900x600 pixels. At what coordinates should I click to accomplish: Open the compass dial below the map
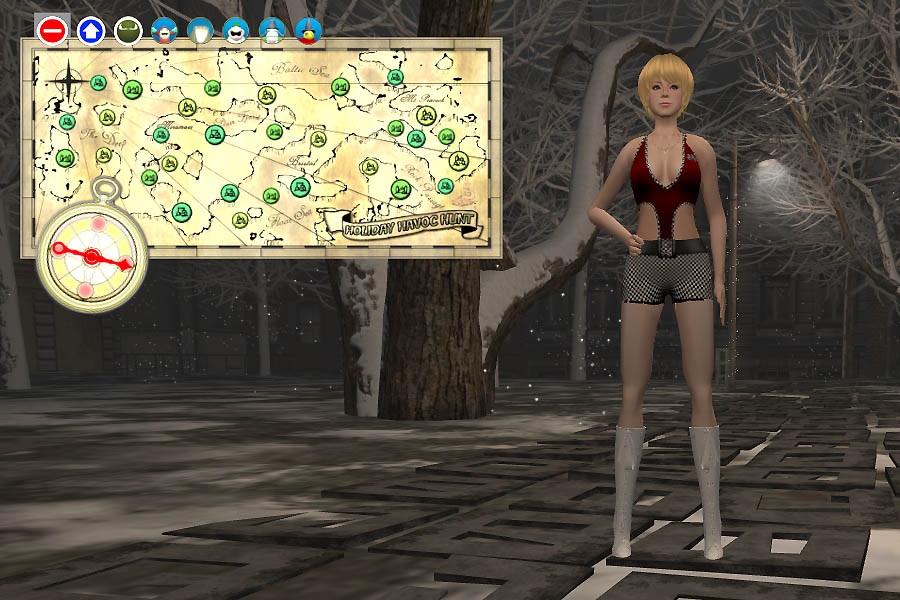coord(91,256)
